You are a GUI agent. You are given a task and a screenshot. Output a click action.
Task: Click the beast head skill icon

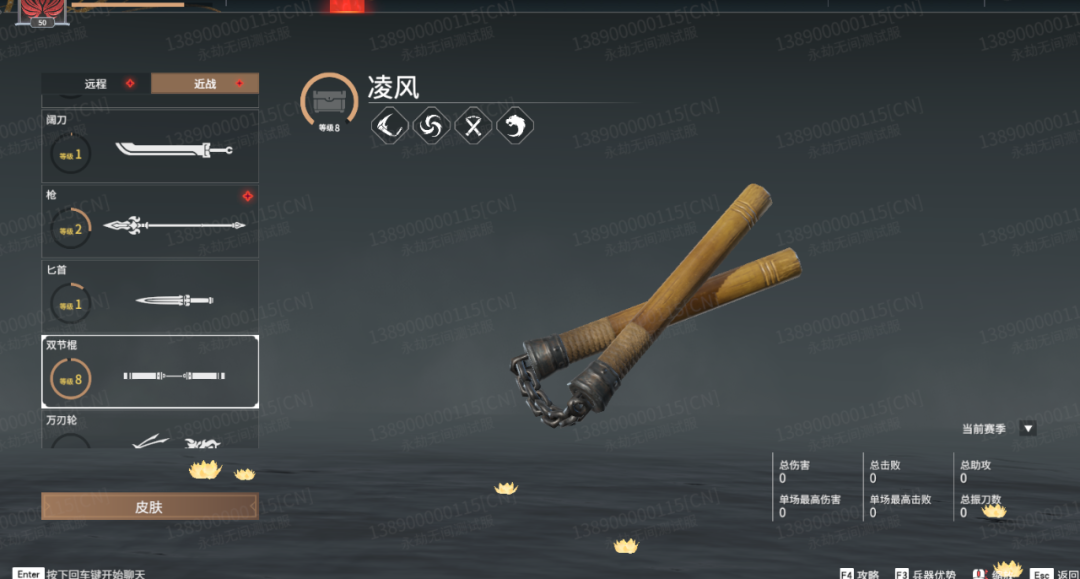[x=515, y=126]
